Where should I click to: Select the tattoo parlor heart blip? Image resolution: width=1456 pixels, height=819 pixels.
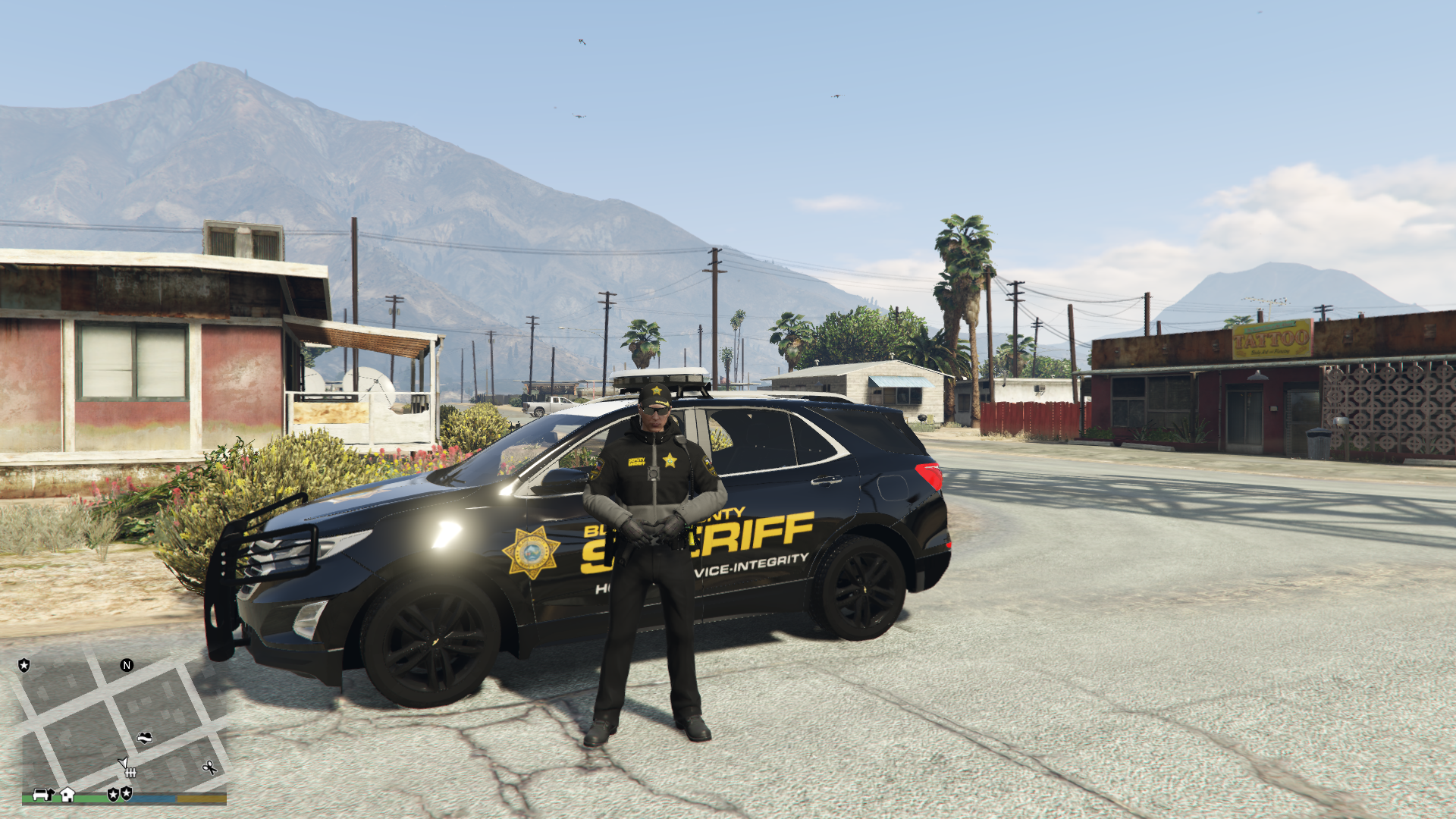(x=145, y=738)
